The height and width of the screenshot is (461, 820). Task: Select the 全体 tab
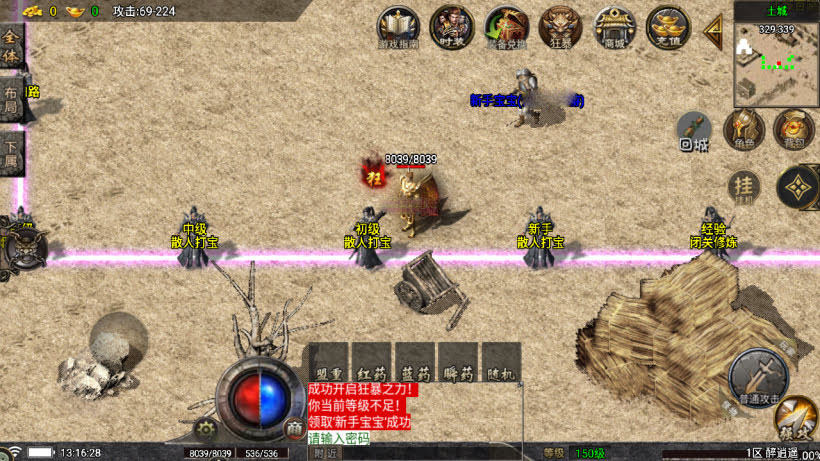pyautogui.click(x=11, y=46)
